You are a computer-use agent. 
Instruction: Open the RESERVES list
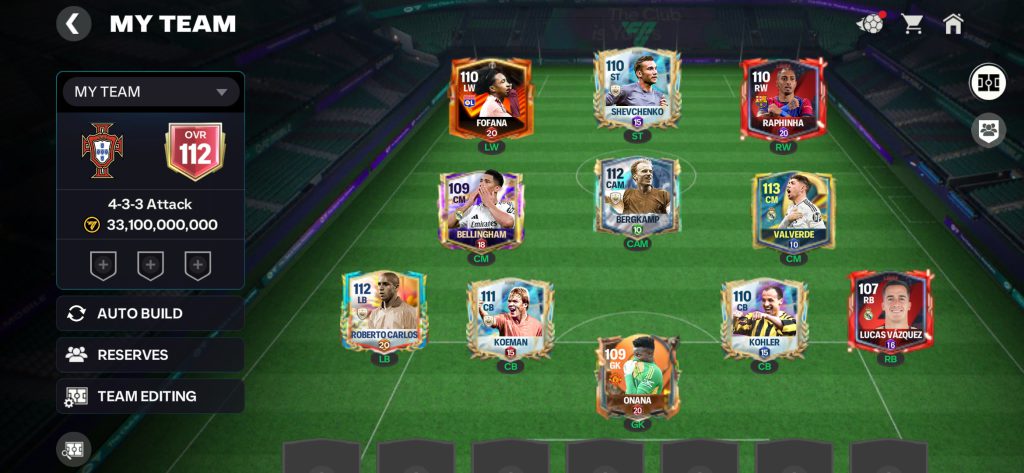pyautogui.click(x=151, y=355)
